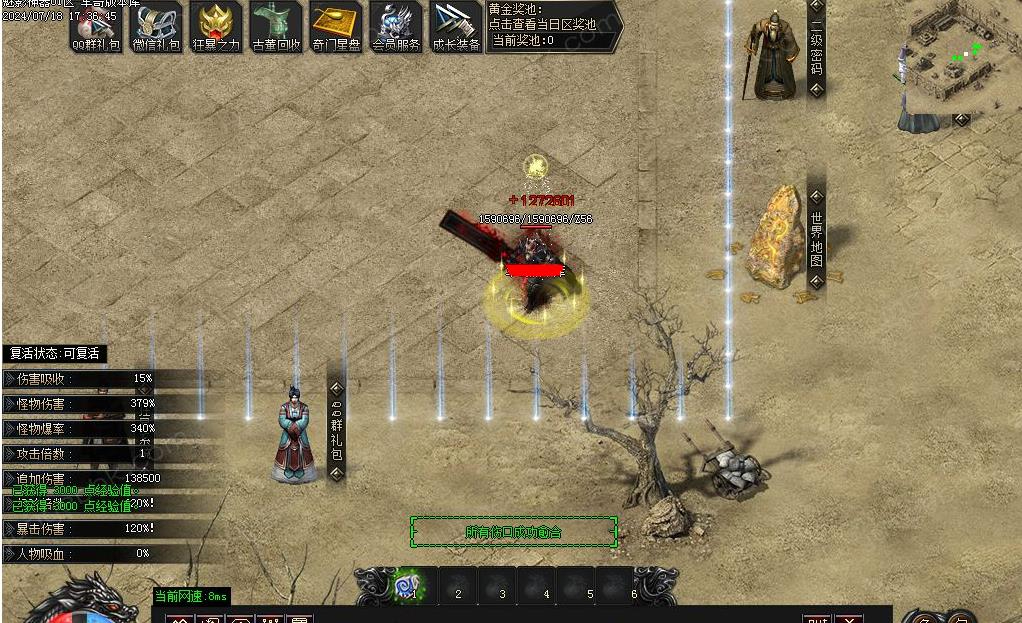Open the 古董回收 recycling icon
This screenshot has width=1022, height=623.
[x=276, y=26]
